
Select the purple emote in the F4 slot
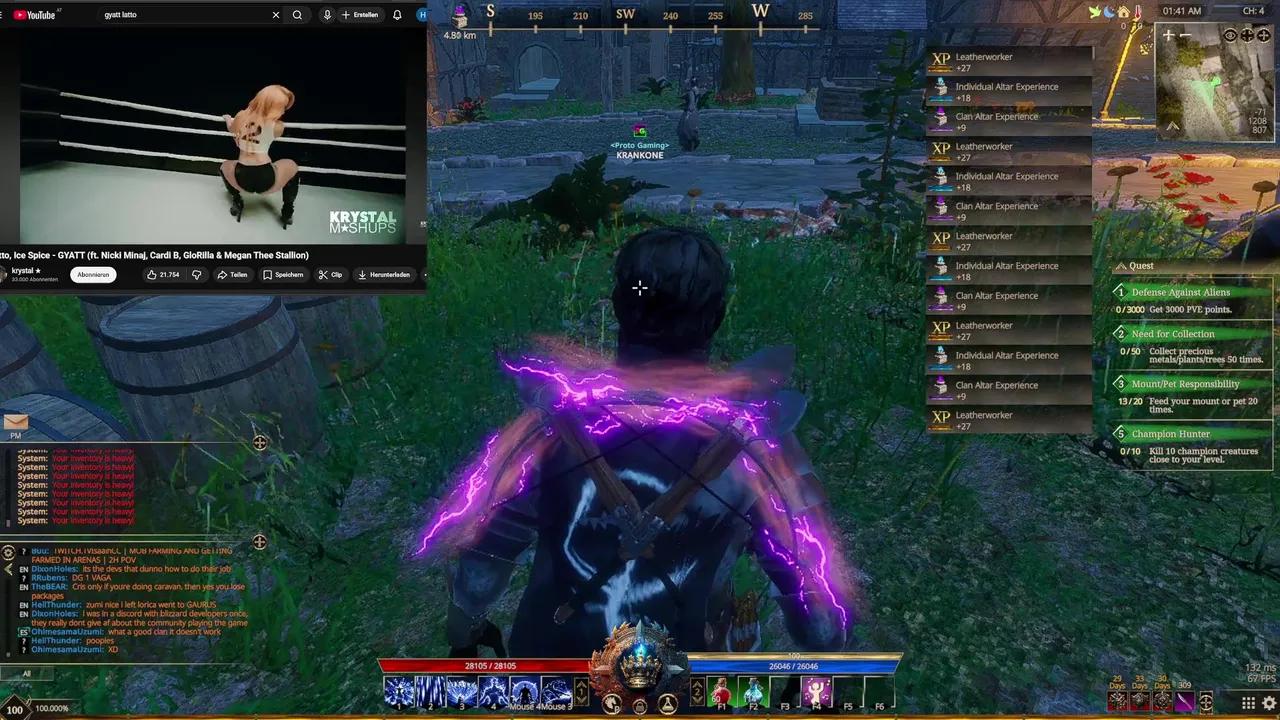(x=816, y=690)
